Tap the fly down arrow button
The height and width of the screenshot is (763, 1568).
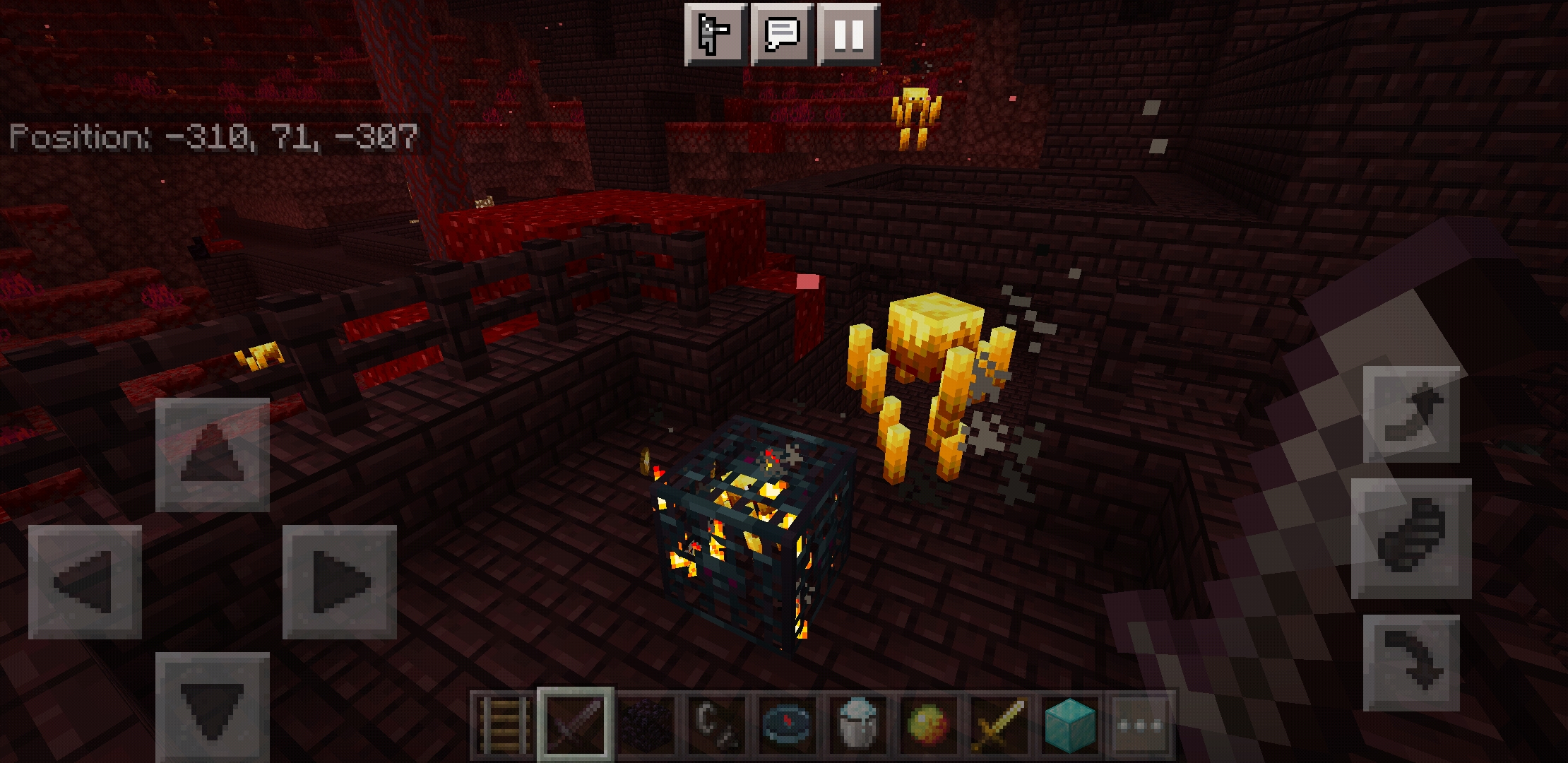1411,663
